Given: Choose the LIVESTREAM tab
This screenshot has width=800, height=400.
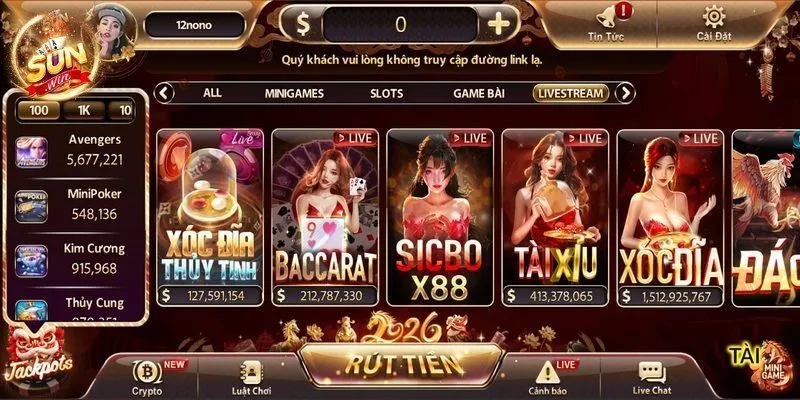Looking at the screenshot, I should point(571,93).
